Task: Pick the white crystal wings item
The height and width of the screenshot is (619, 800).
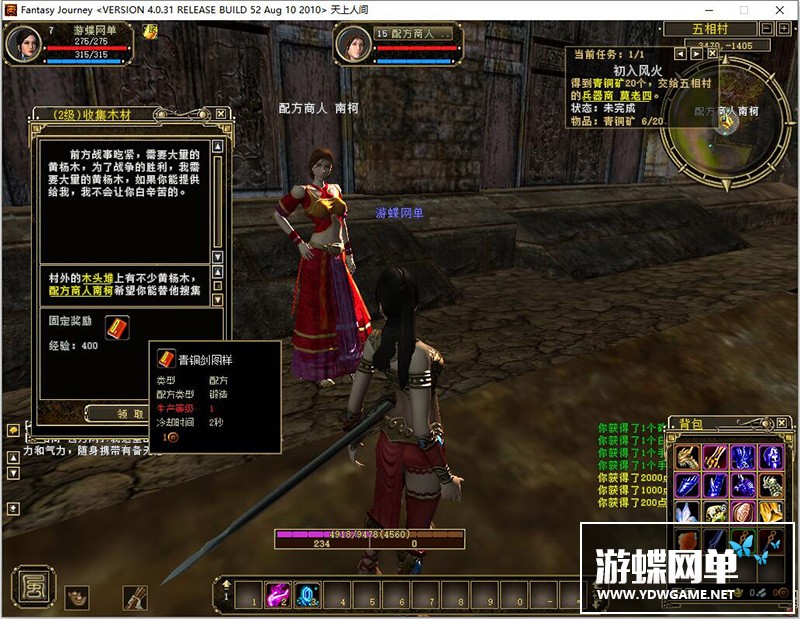Action: click(x=687, y=513)
